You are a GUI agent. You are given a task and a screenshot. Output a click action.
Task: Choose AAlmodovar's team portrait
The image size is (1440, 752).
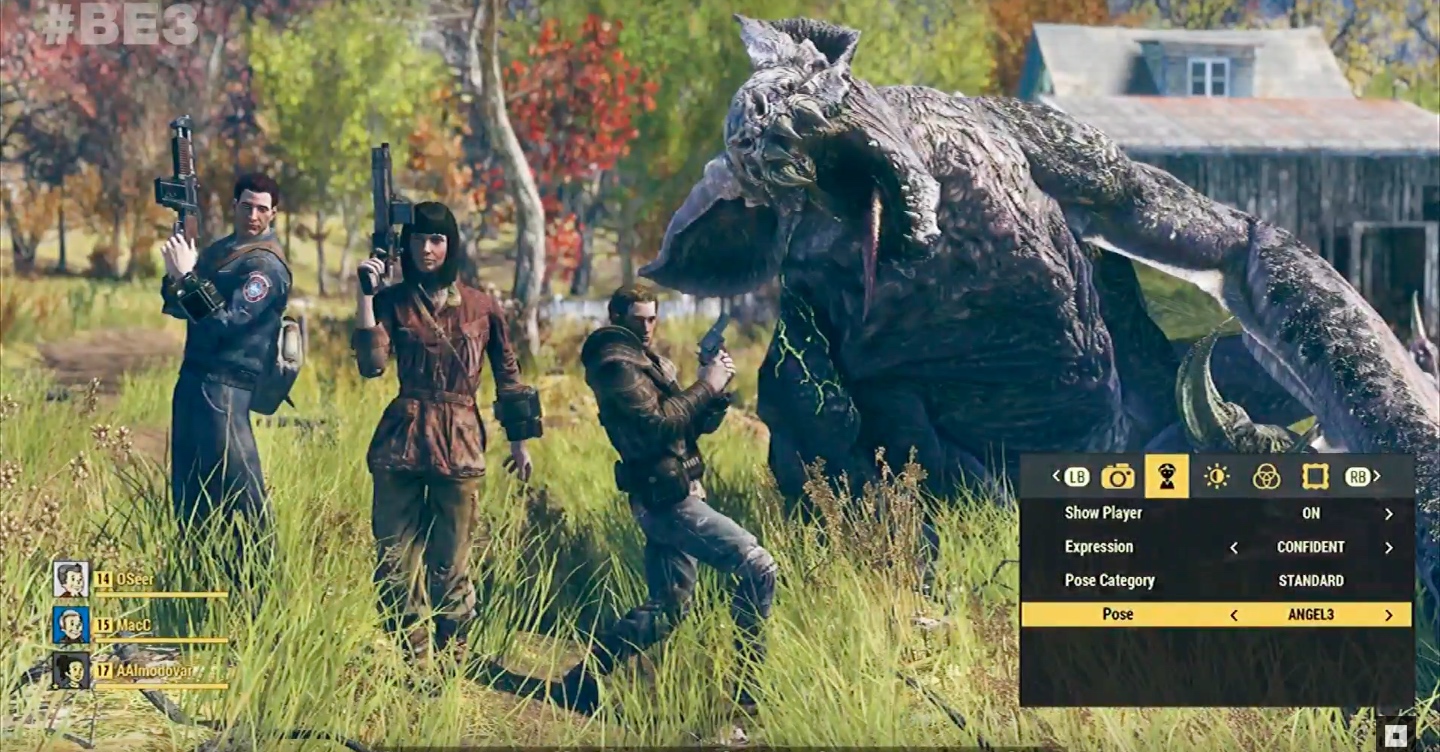pyautogui.click(x=71, y=670)
